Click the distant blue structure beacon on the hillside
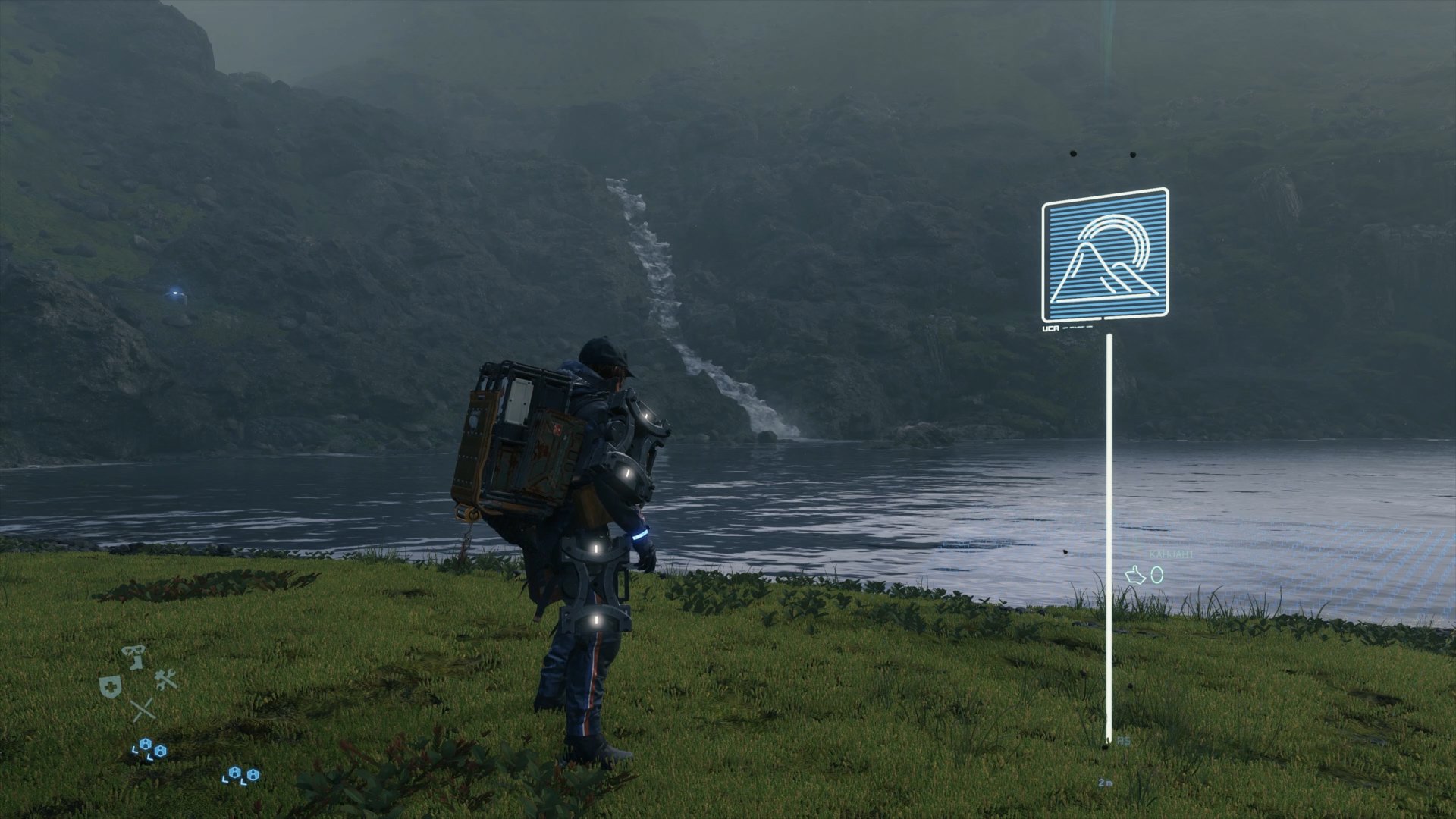 click(176, 293)
